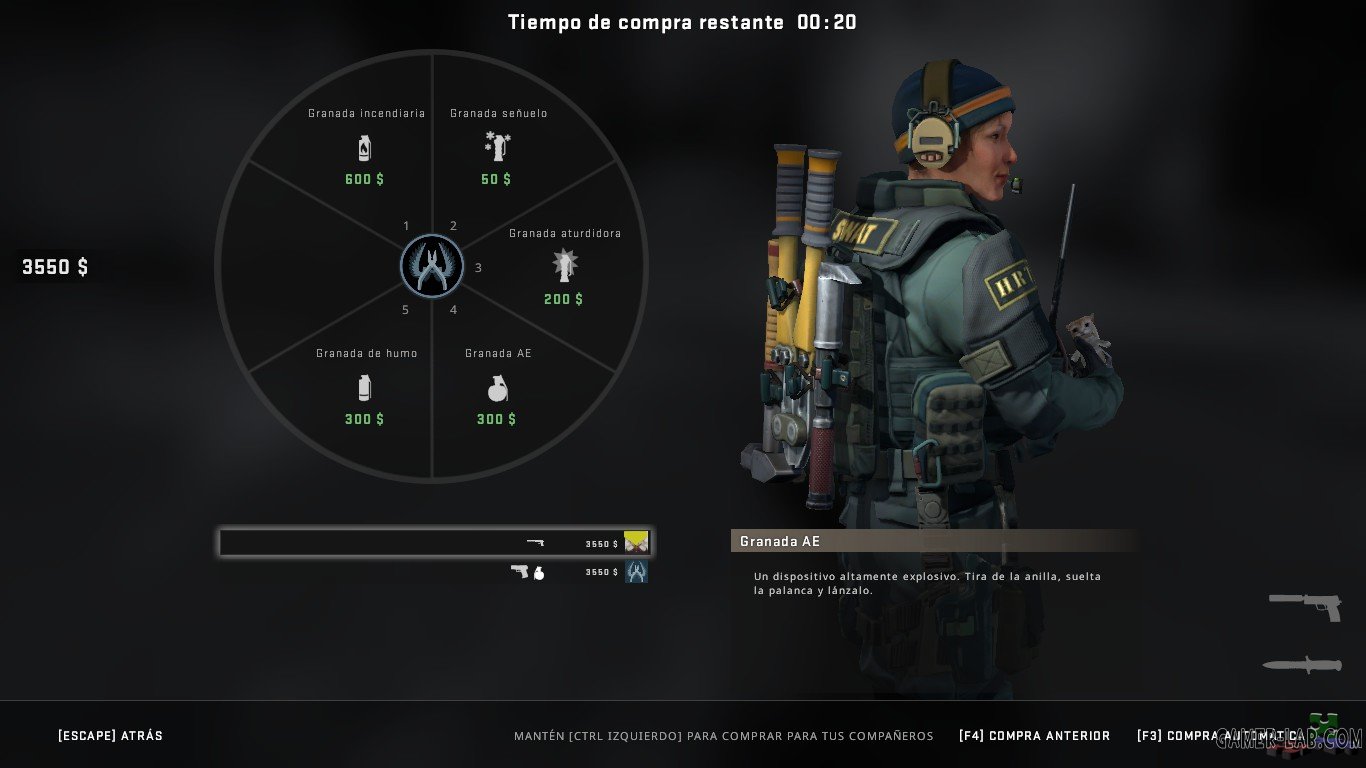This screenshot has height=768, width=1366.
Task: Click the yellow player avatar in the loadout bar
Action: (x=636, y=542)
